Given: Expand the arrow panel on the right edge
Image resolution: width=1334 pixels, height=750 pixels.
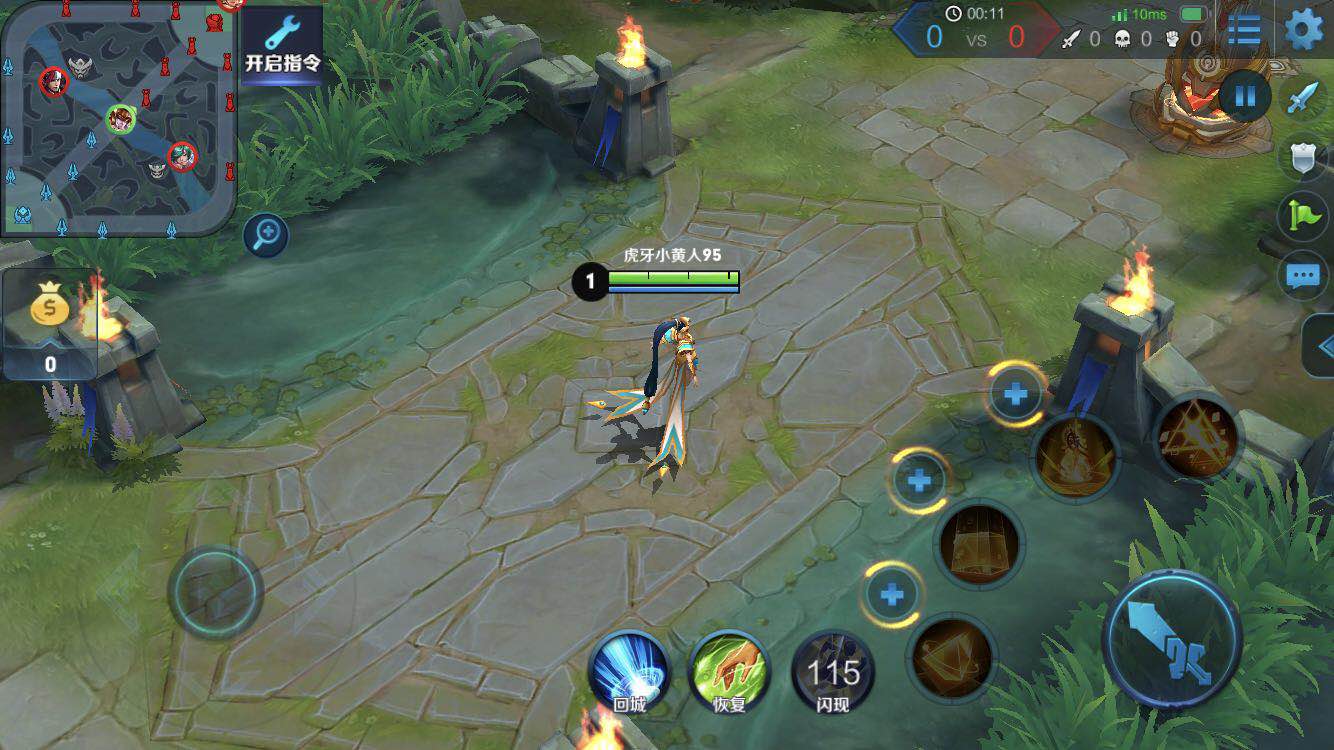Looking at the screenshot, I should (1322, 347).
